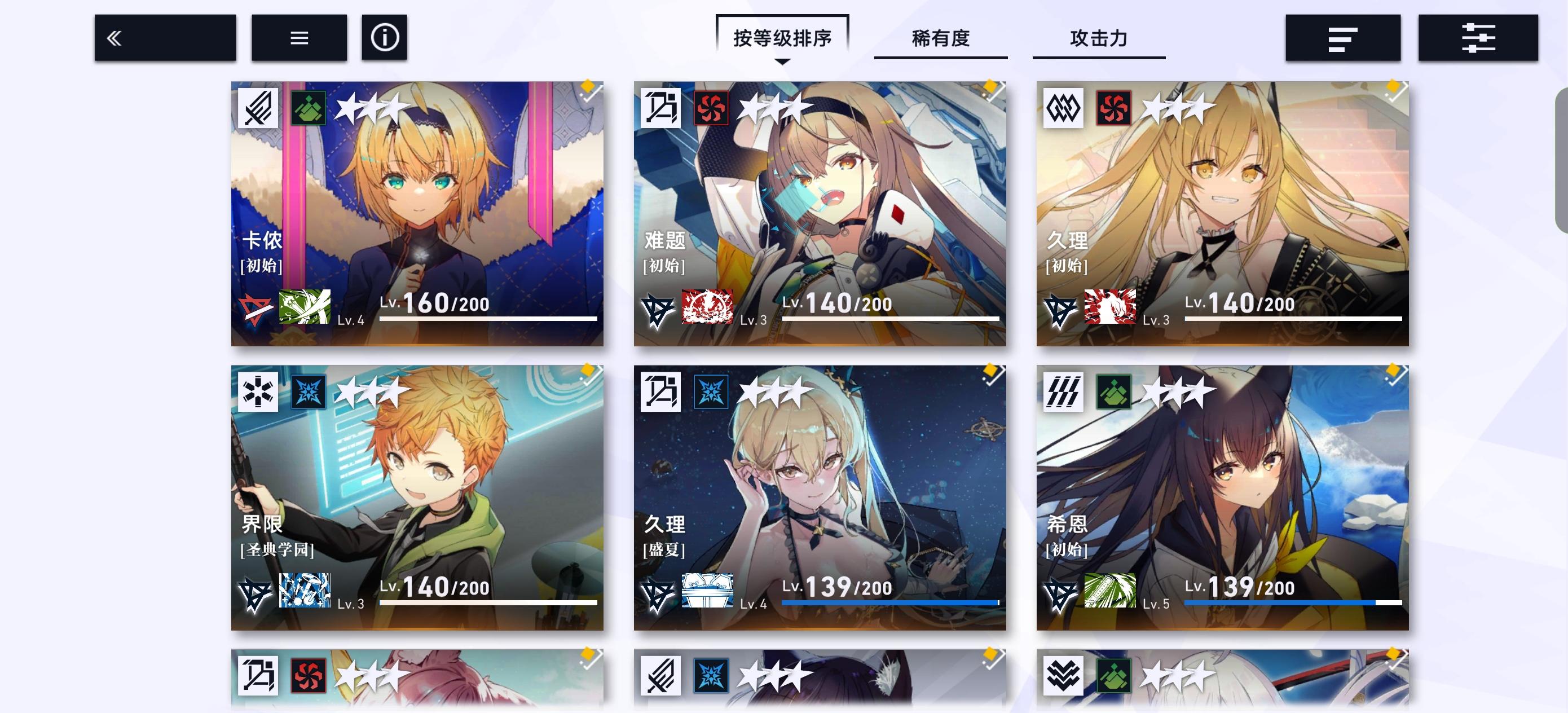The image size is (1568, 713).
Task: Tap the info (ⓘ) icon in the top toolbar
Action: (384, 38)
